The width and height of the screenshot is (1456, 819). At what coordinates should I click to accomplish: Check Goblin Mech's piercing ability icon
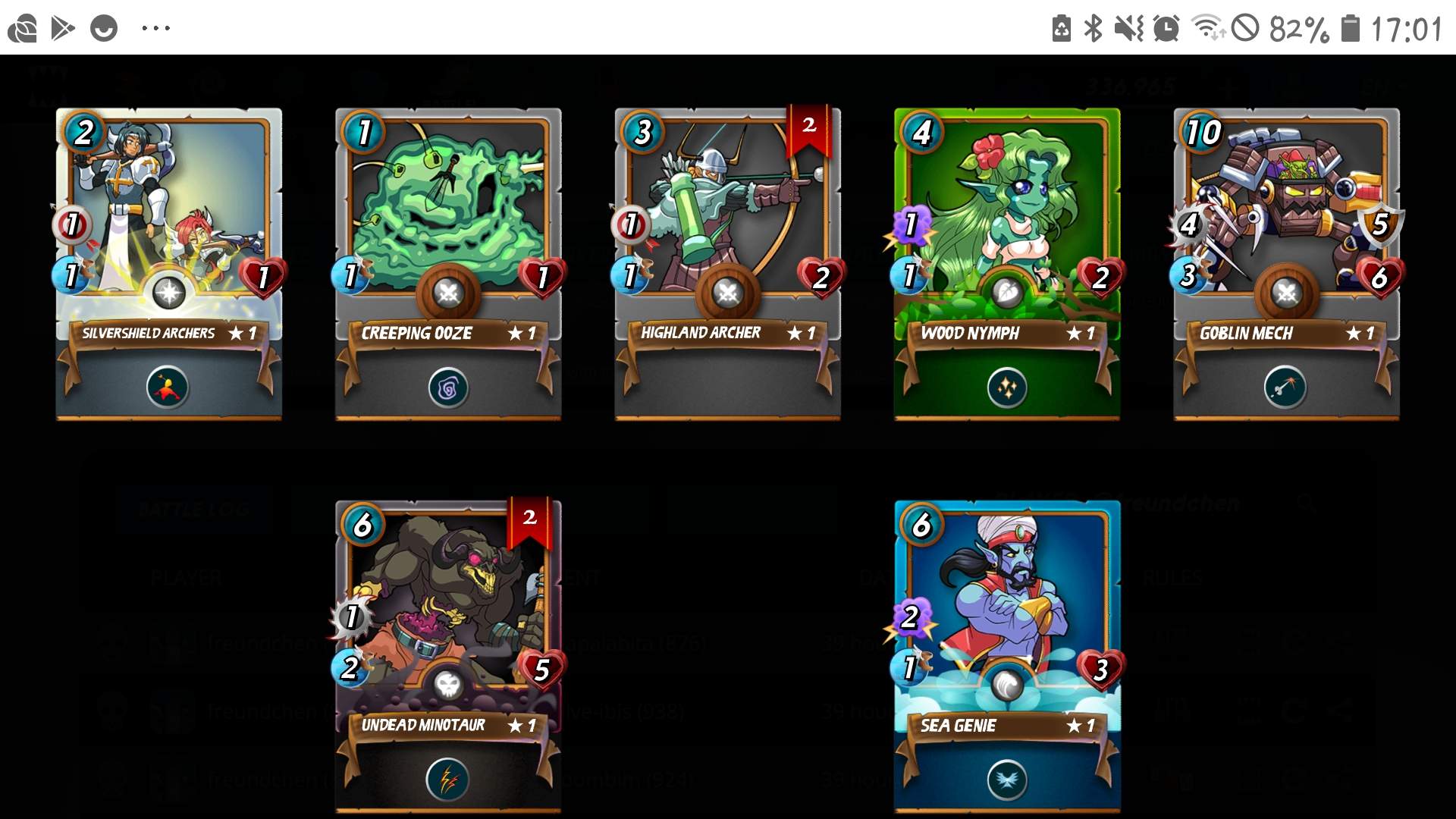[x=1285, y=388]
